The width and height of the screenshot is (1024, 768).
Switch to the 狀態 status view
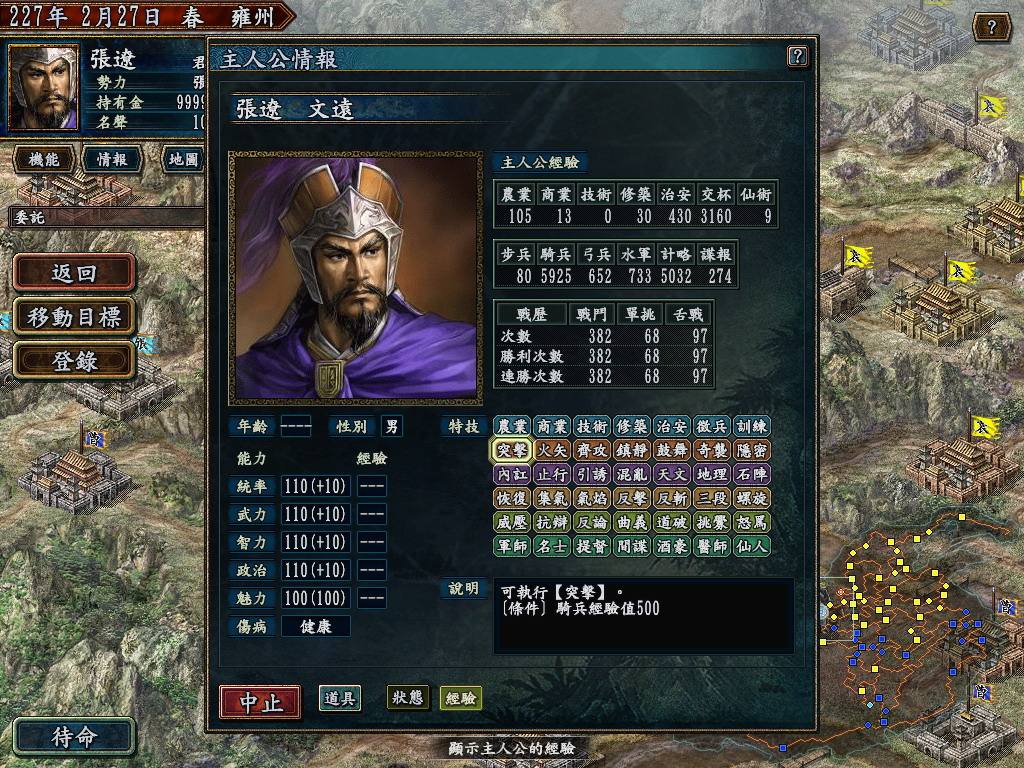(408, 698)
